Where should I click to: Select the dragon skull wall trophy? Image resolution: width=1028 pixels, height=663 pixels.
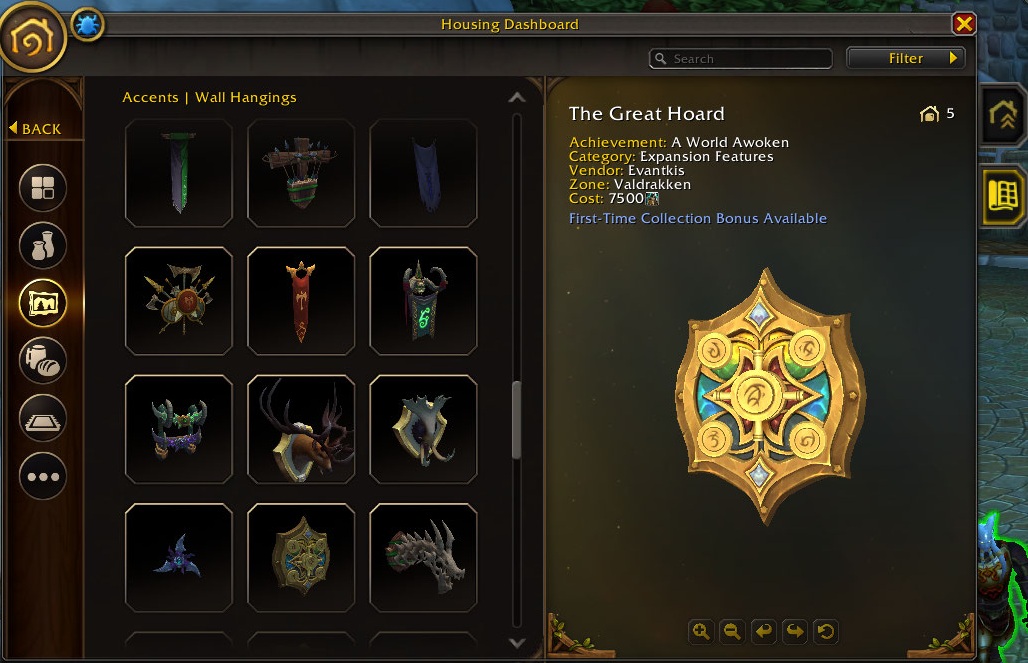(423, 557)
